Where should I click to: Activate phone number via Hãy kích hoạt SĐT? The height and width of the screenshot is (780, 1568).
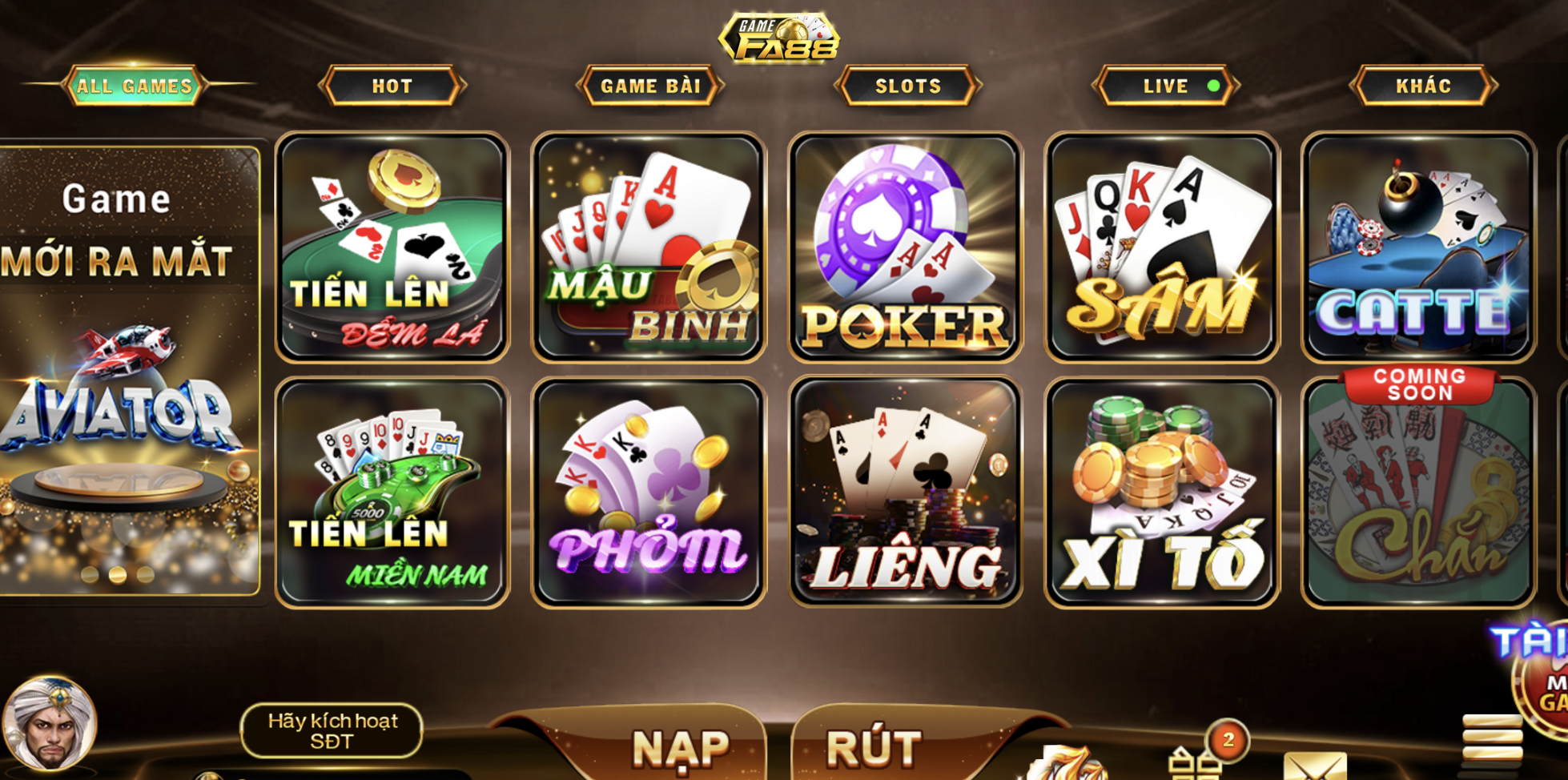tap(332, 730)
